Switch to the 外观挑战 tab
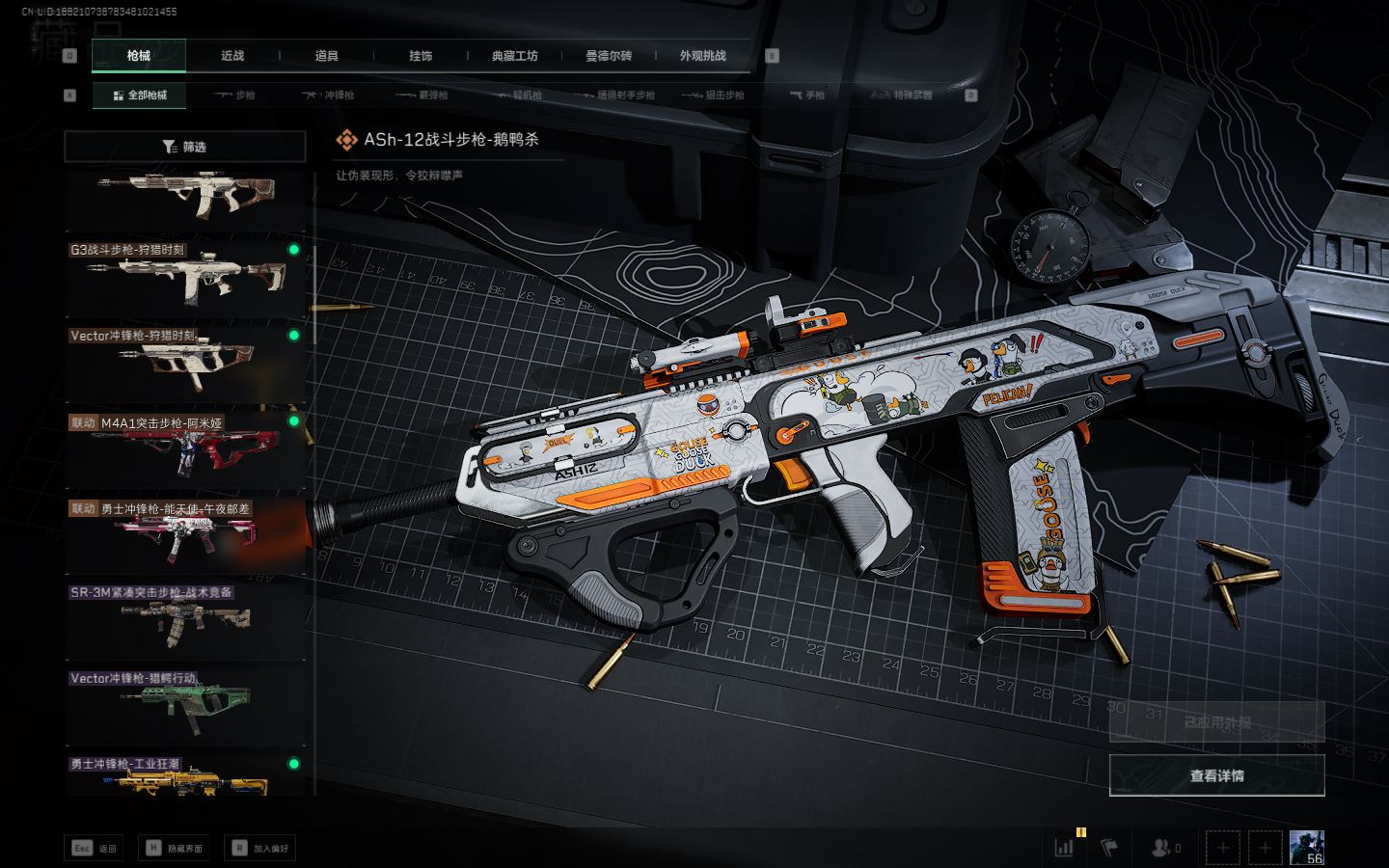The width and height of the screenshot is (1389, 868). point(702,56)
